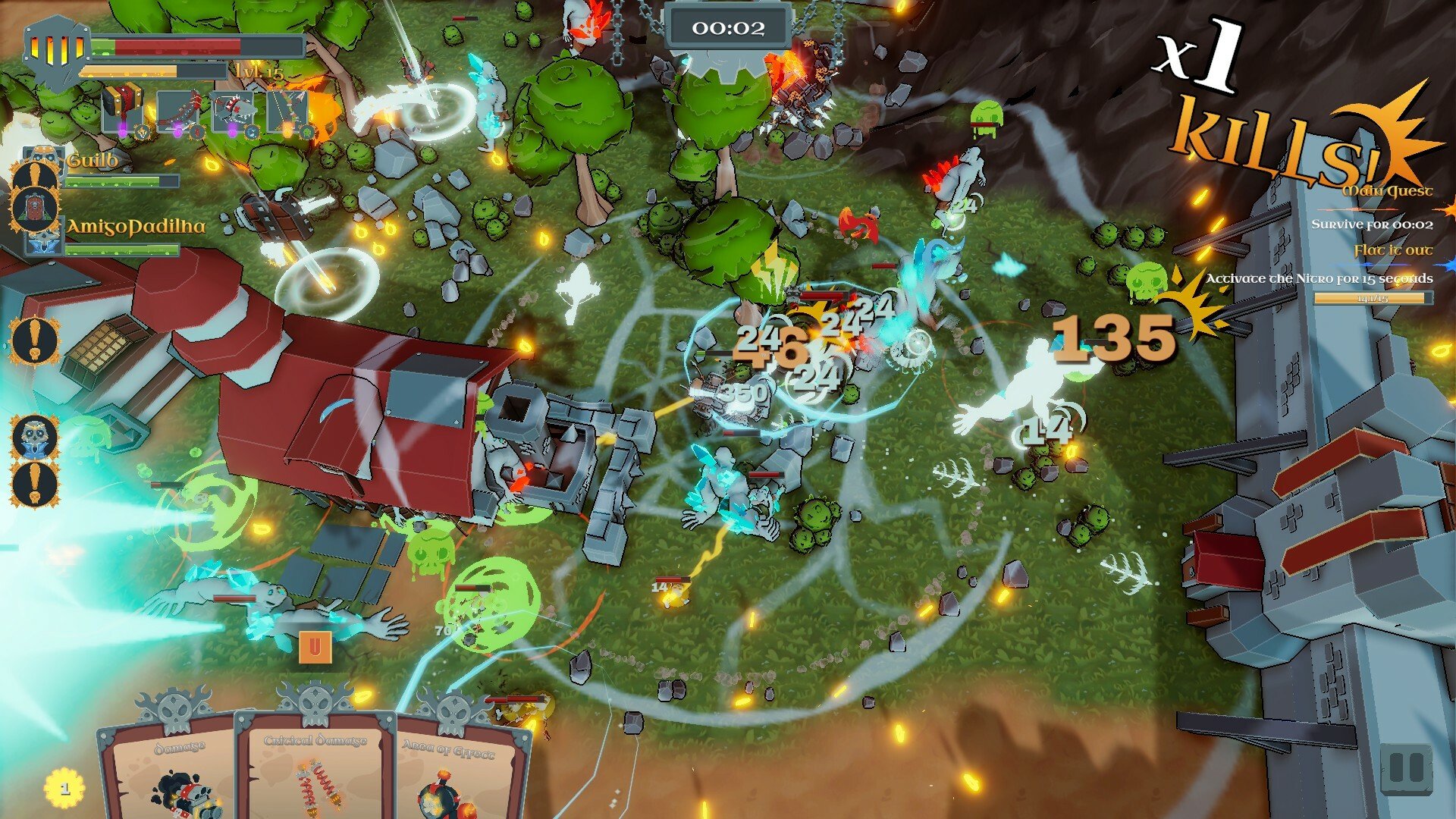Select the spiked chain blade weapon slot
Viewport: 1456px width, 819px height.
point(179,111)
